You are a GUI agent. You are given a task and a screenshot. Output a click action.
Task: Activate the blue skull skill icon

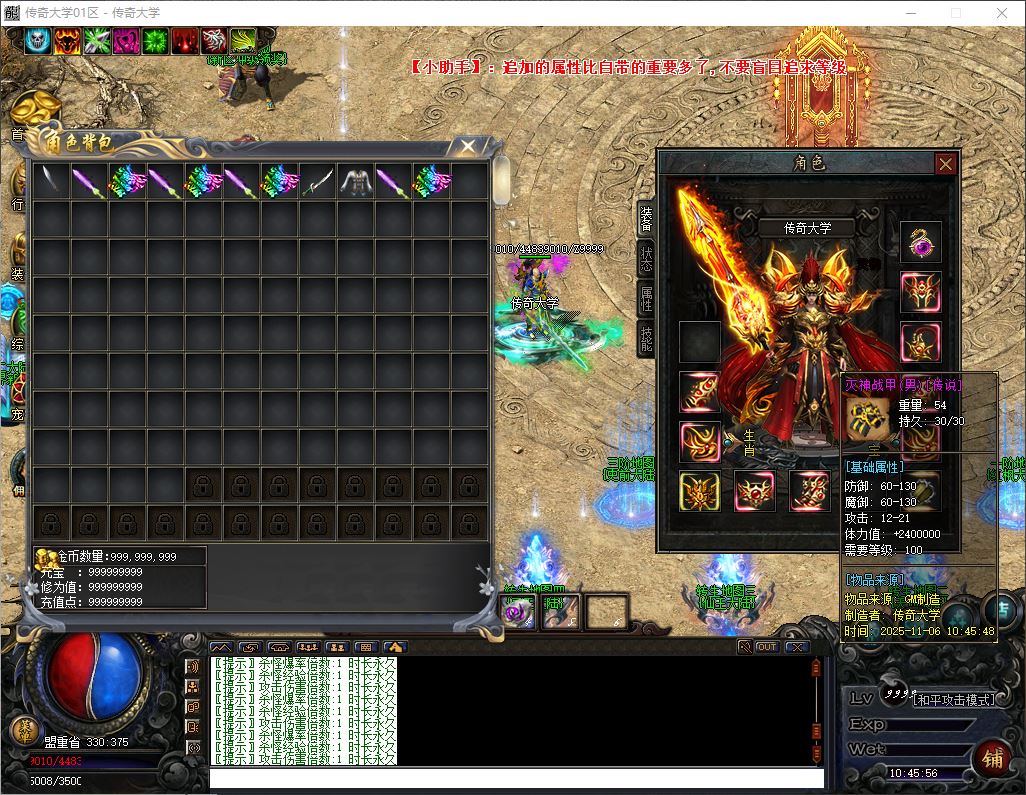click(38, 41)
